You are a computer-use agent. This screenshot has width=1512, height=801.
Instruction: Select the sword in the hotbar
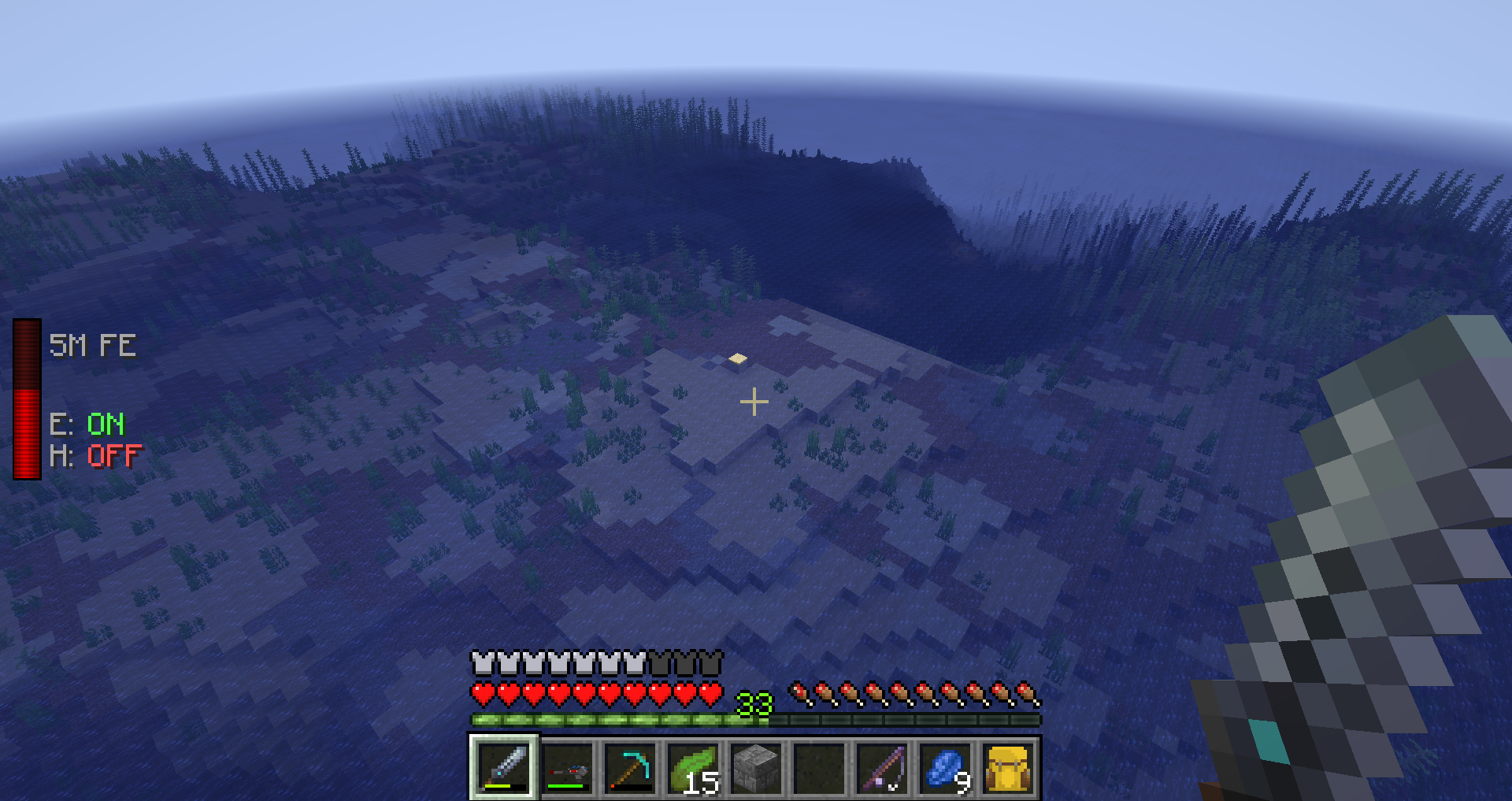click(504, 767)
